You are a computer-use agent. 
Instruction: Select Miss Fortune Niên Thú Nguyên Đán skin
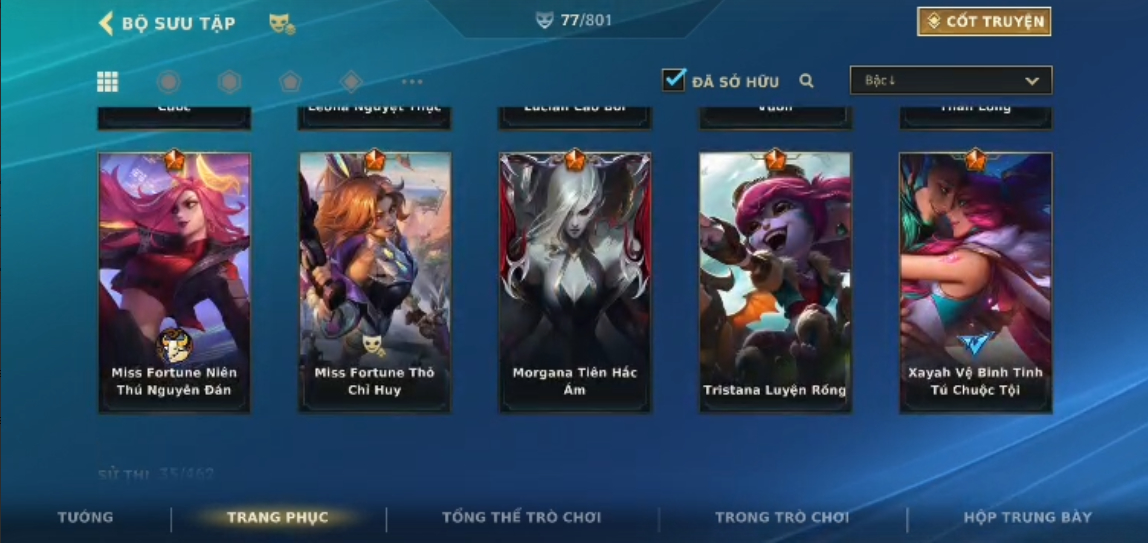point(174,282)
